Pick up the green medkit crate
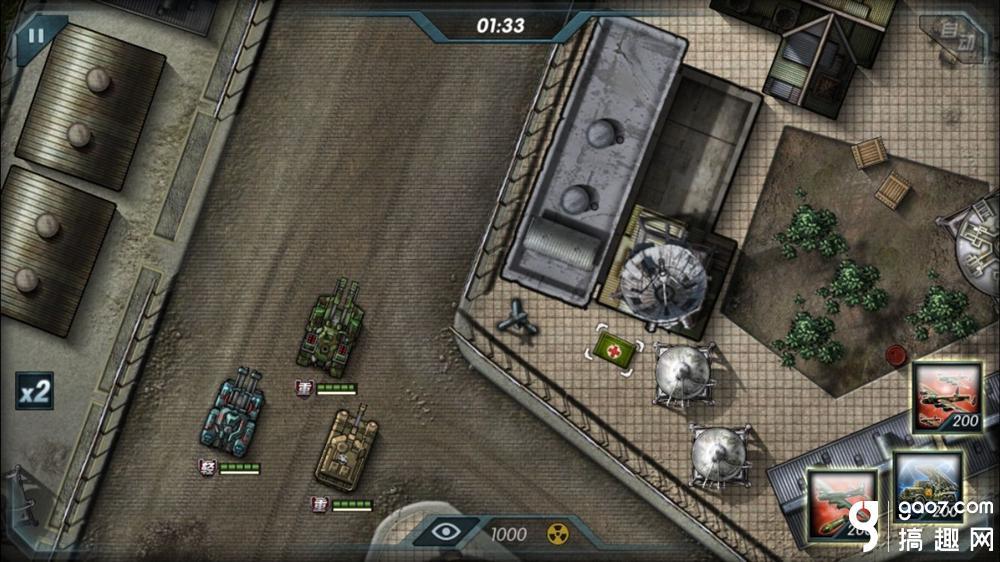 tap(614, 349)
